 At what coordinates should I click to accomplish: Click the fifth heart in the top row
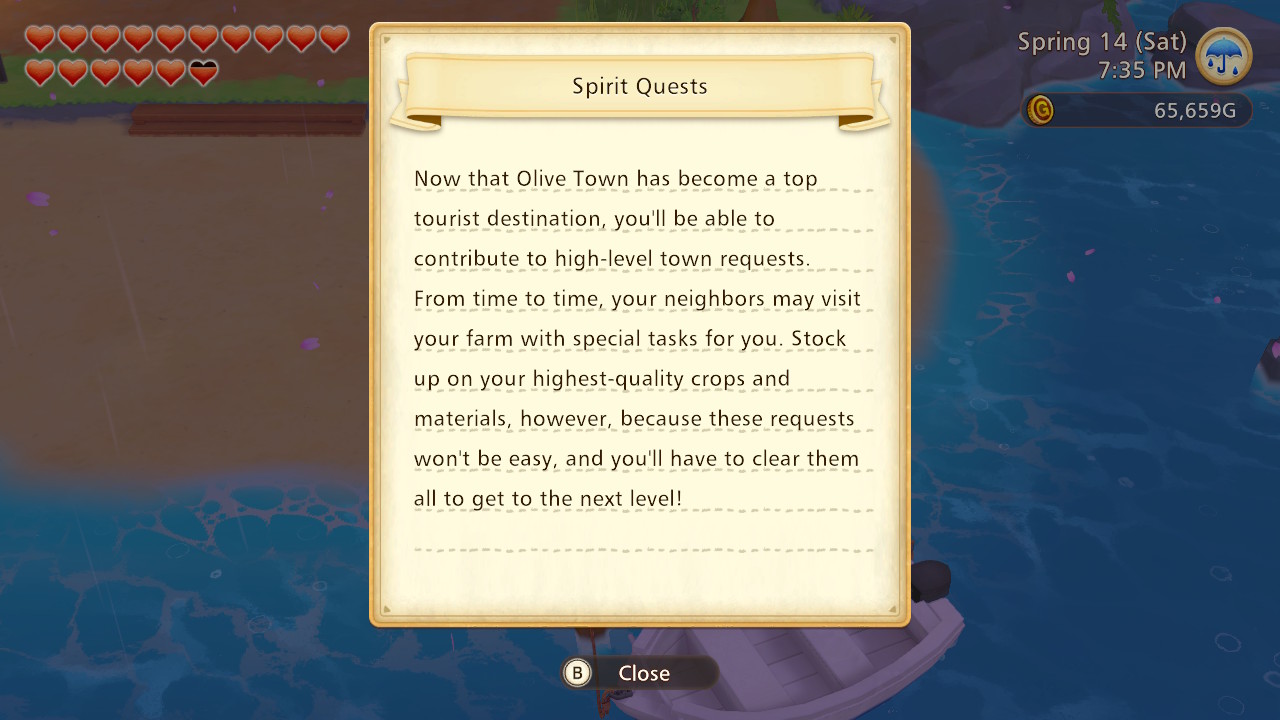click(171, 40)
